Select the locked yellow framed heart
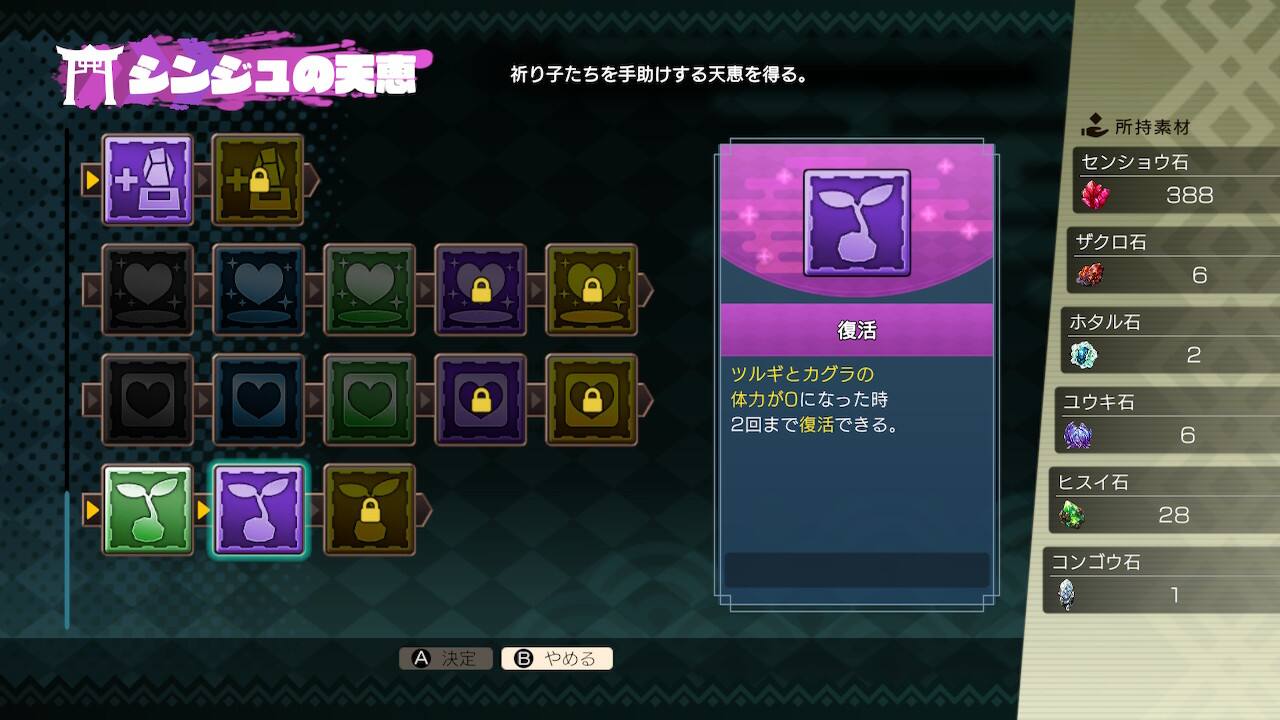 tap(591, 400)
